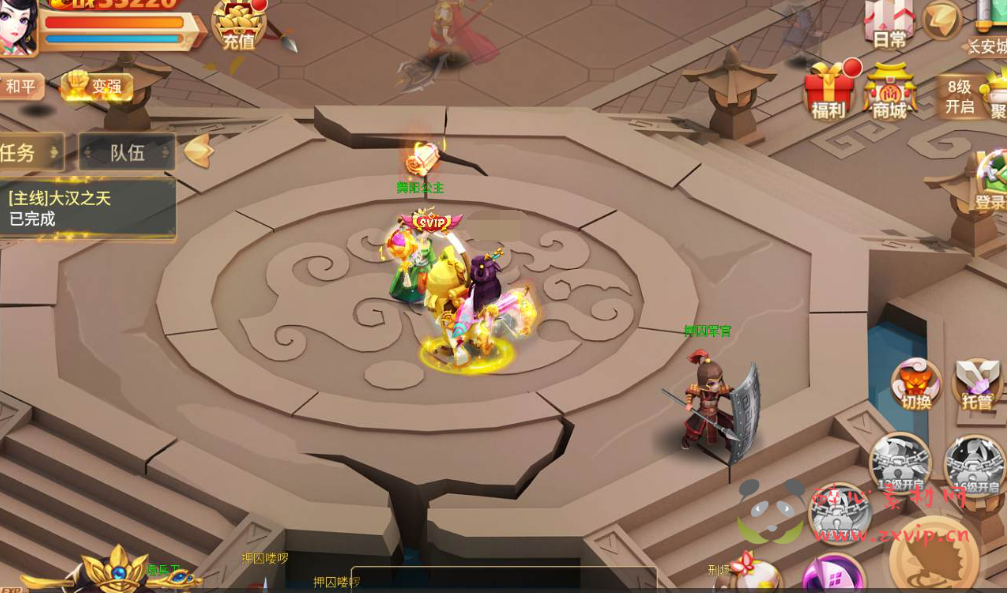Image resolution: width=1007 pixels, height=593 pixels.
Task: Collapse the quest panel with gold arrow
Action: pos(199,151)
